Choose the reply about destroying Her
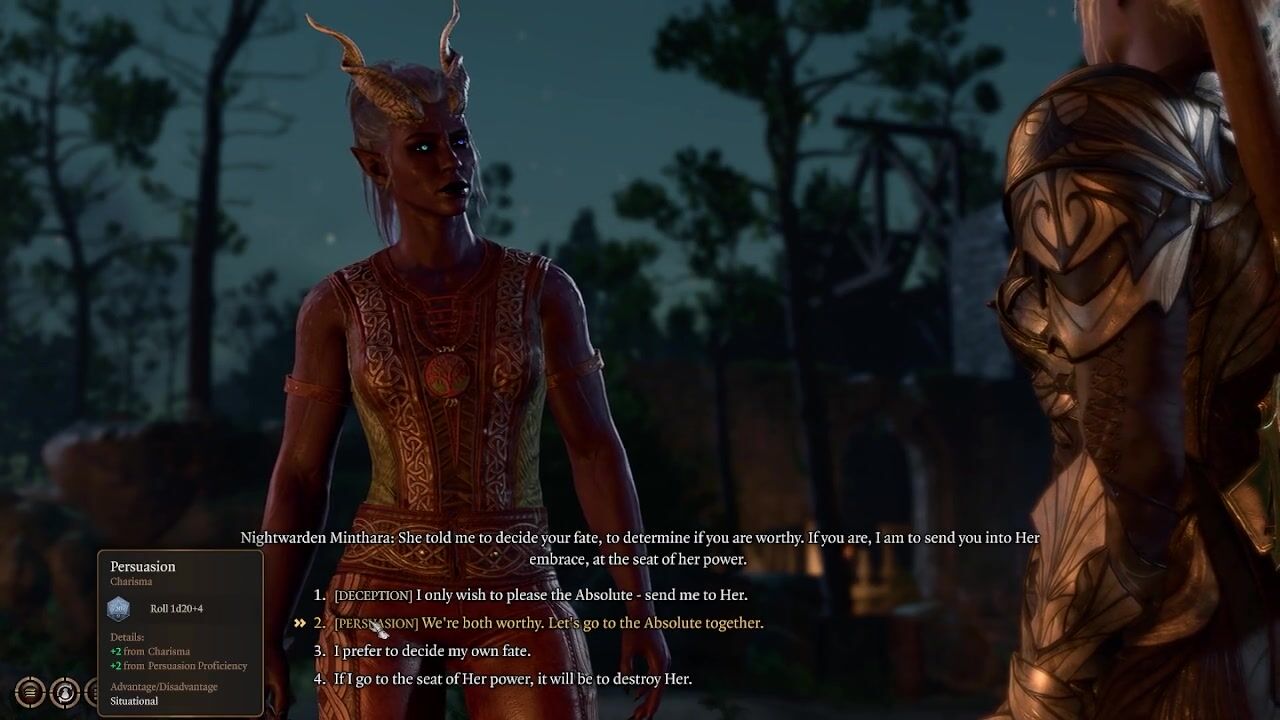 coord(512,679)
